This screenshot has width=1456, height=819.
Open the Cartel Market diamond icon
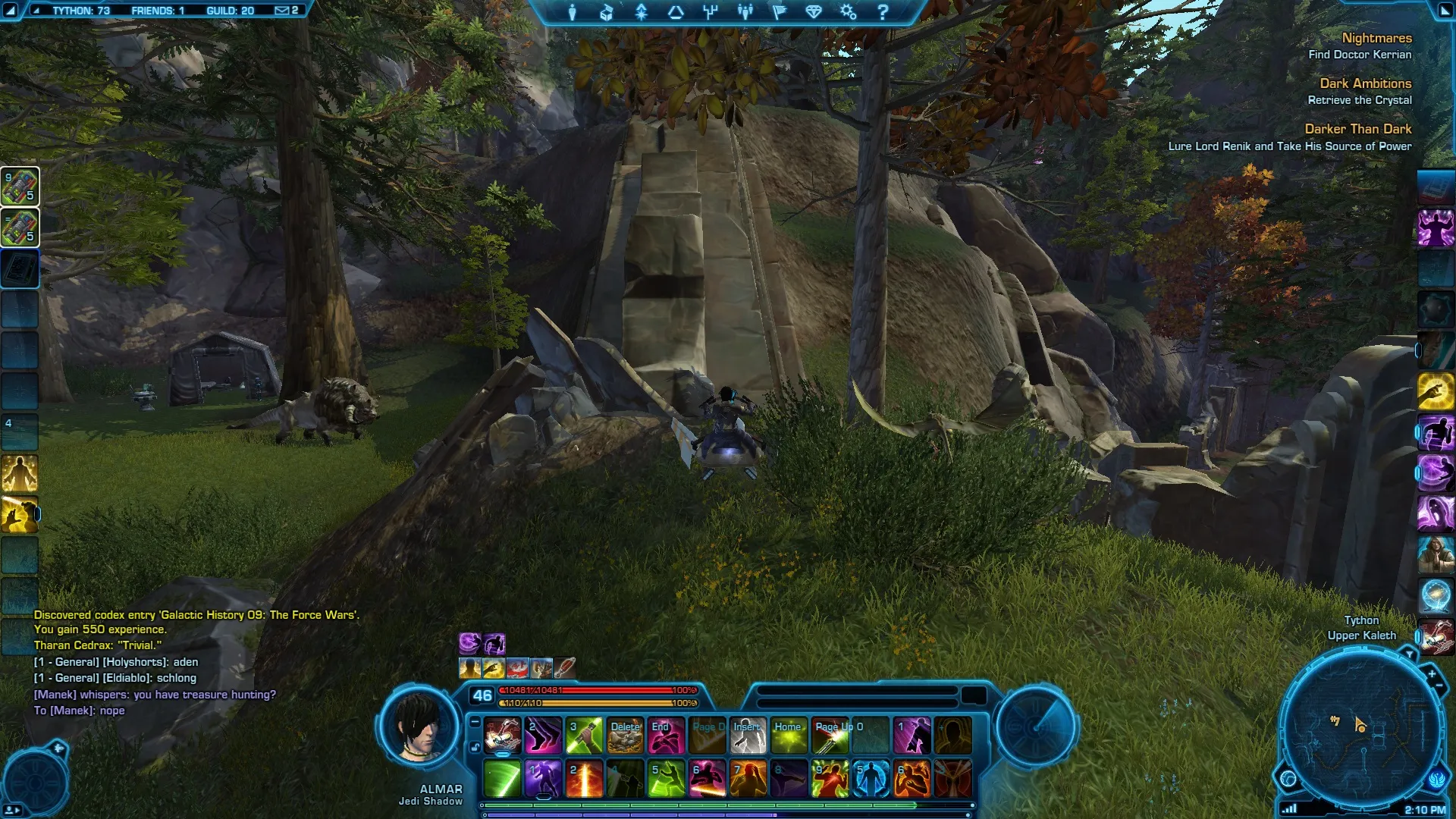814,12
